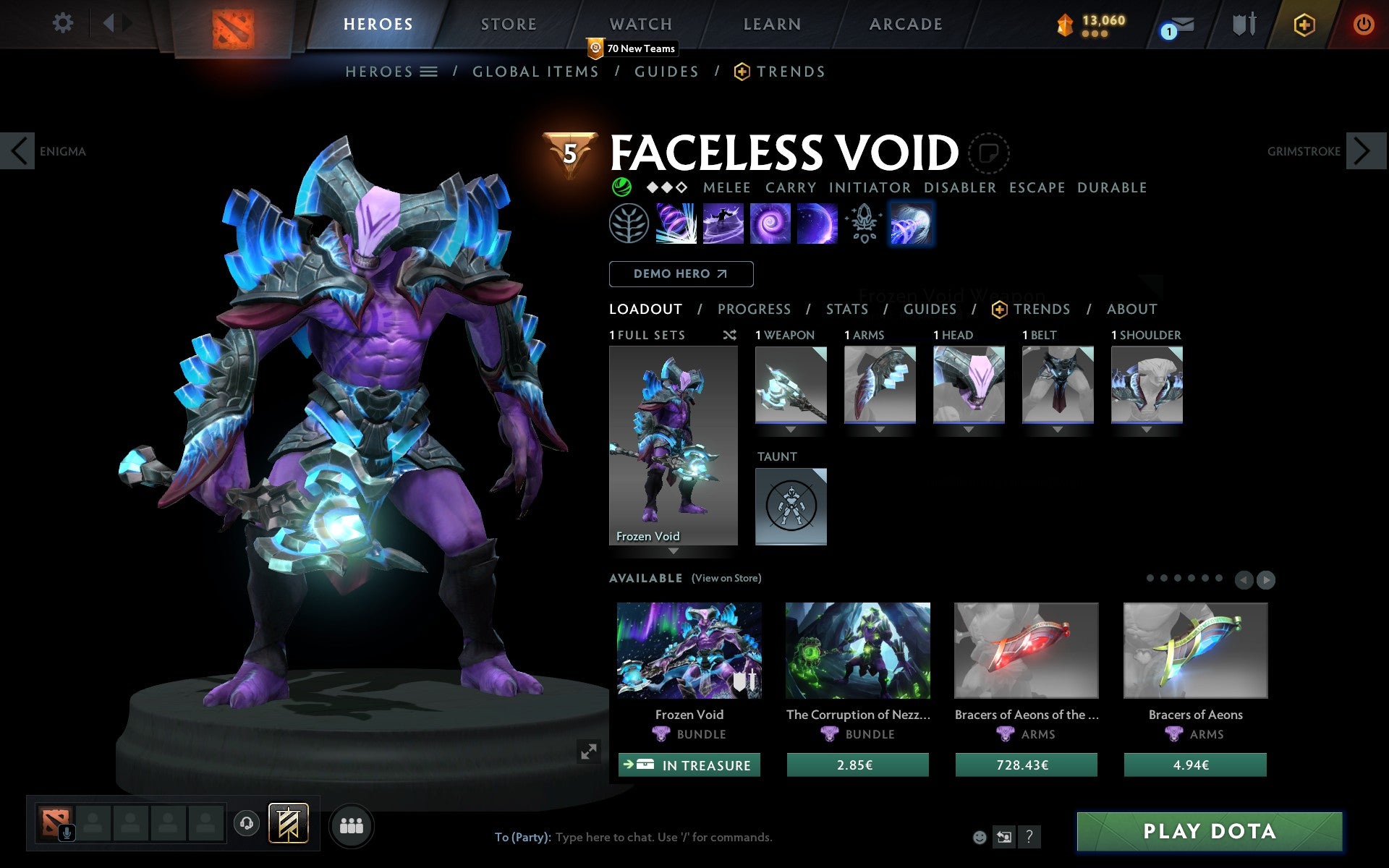Switch to the PROGRESS tab
Viewport: 1389px width, 868px height.
(x=754, y=309)
